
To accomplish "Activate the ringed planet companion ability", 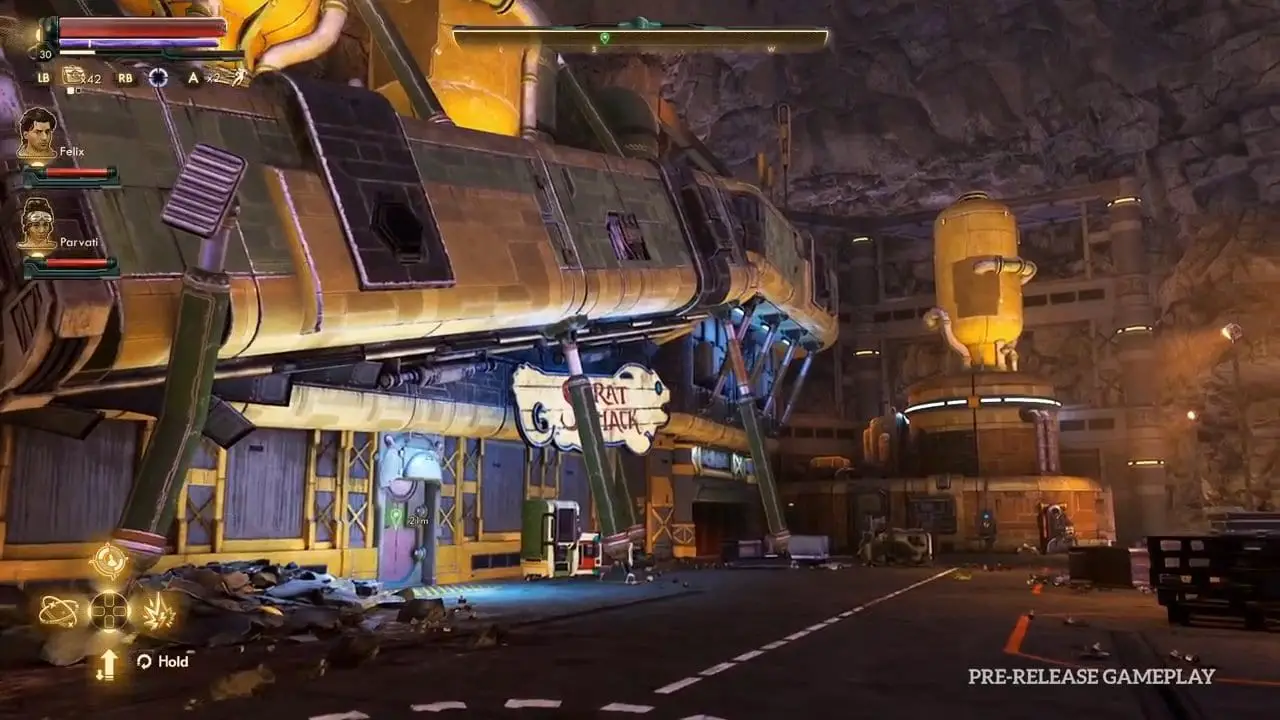I will pyautogui.click(x=58, y=611).
